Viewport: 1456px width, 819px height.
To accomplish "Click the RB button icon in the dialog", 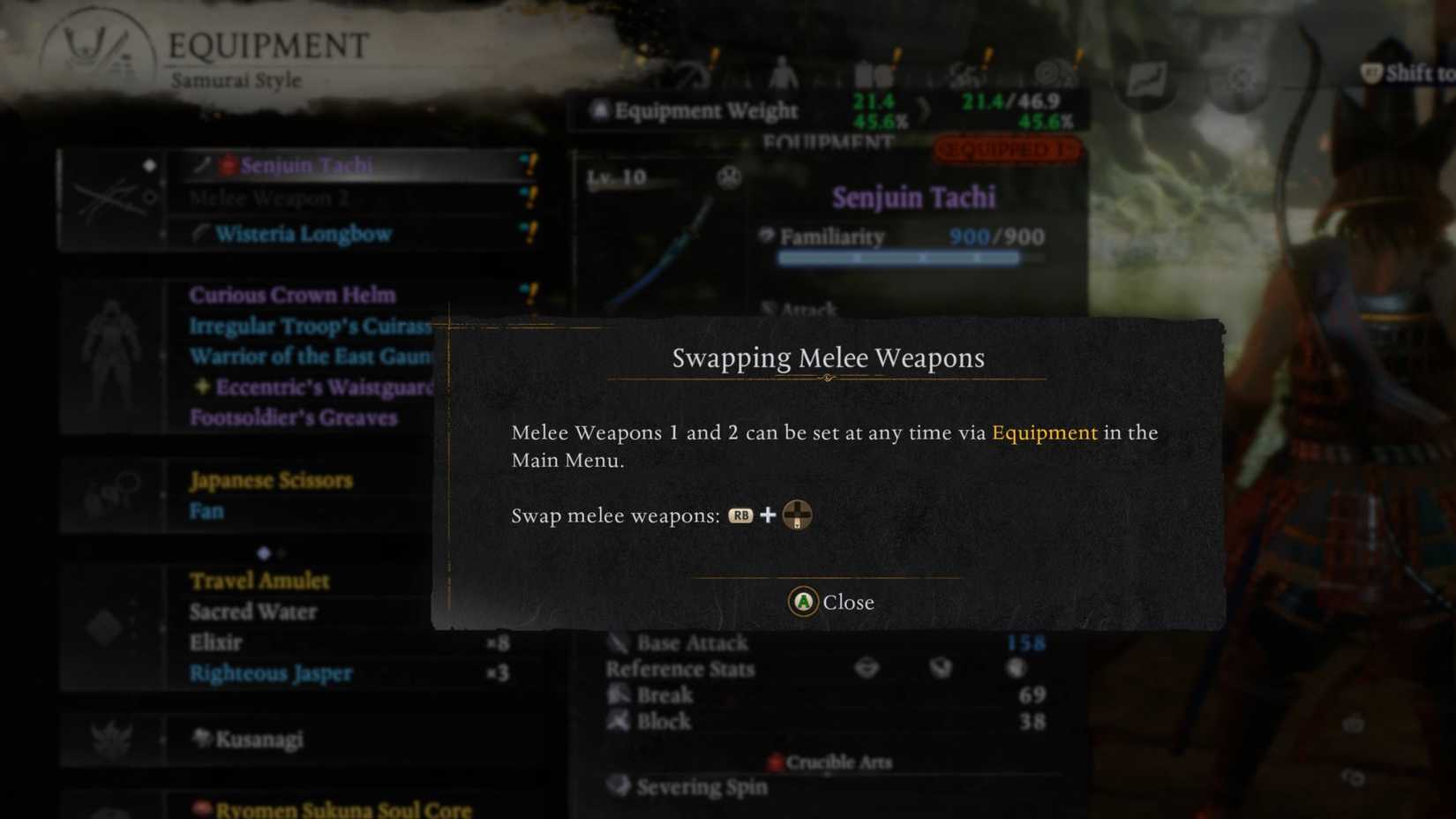I will pyautogui.click(x=741, y=515).
